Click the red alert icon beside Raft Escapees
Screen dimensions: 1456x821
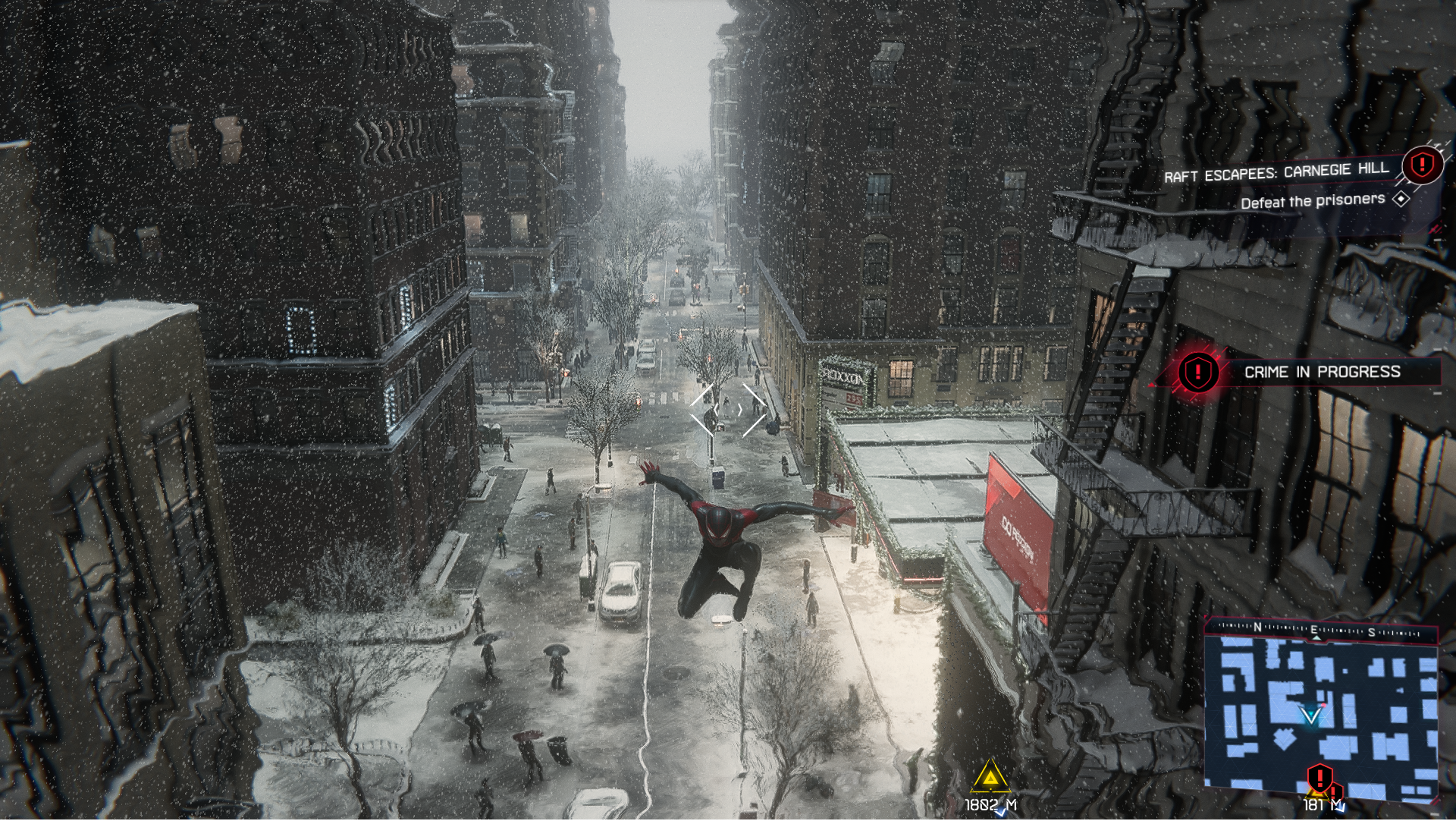tap(1423, 164)
